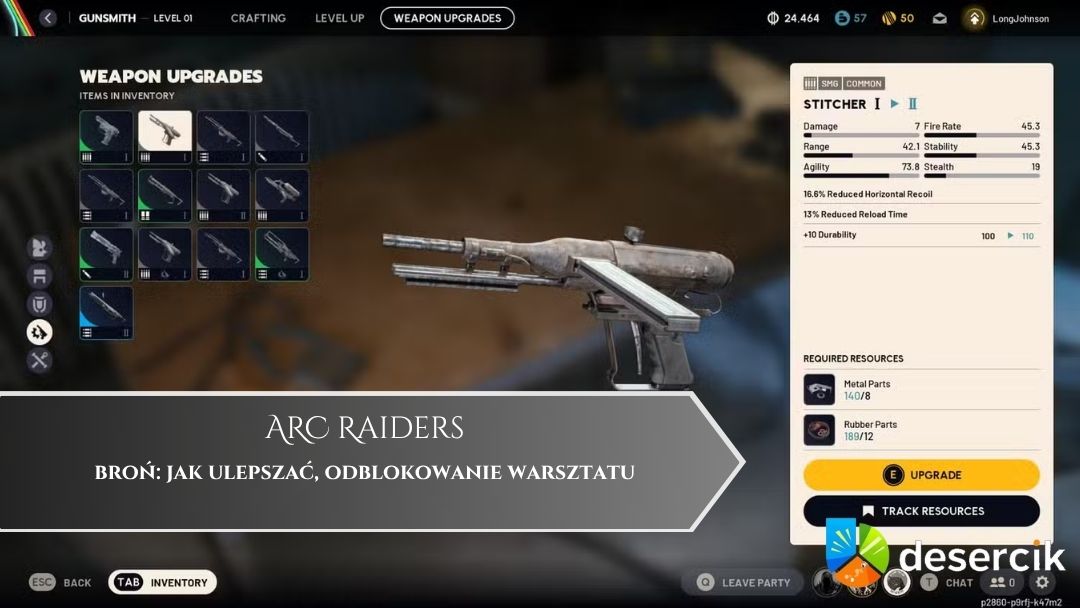Leave the current party
The width and height of the screenshot is (1080, 608).
coord(744,582)
